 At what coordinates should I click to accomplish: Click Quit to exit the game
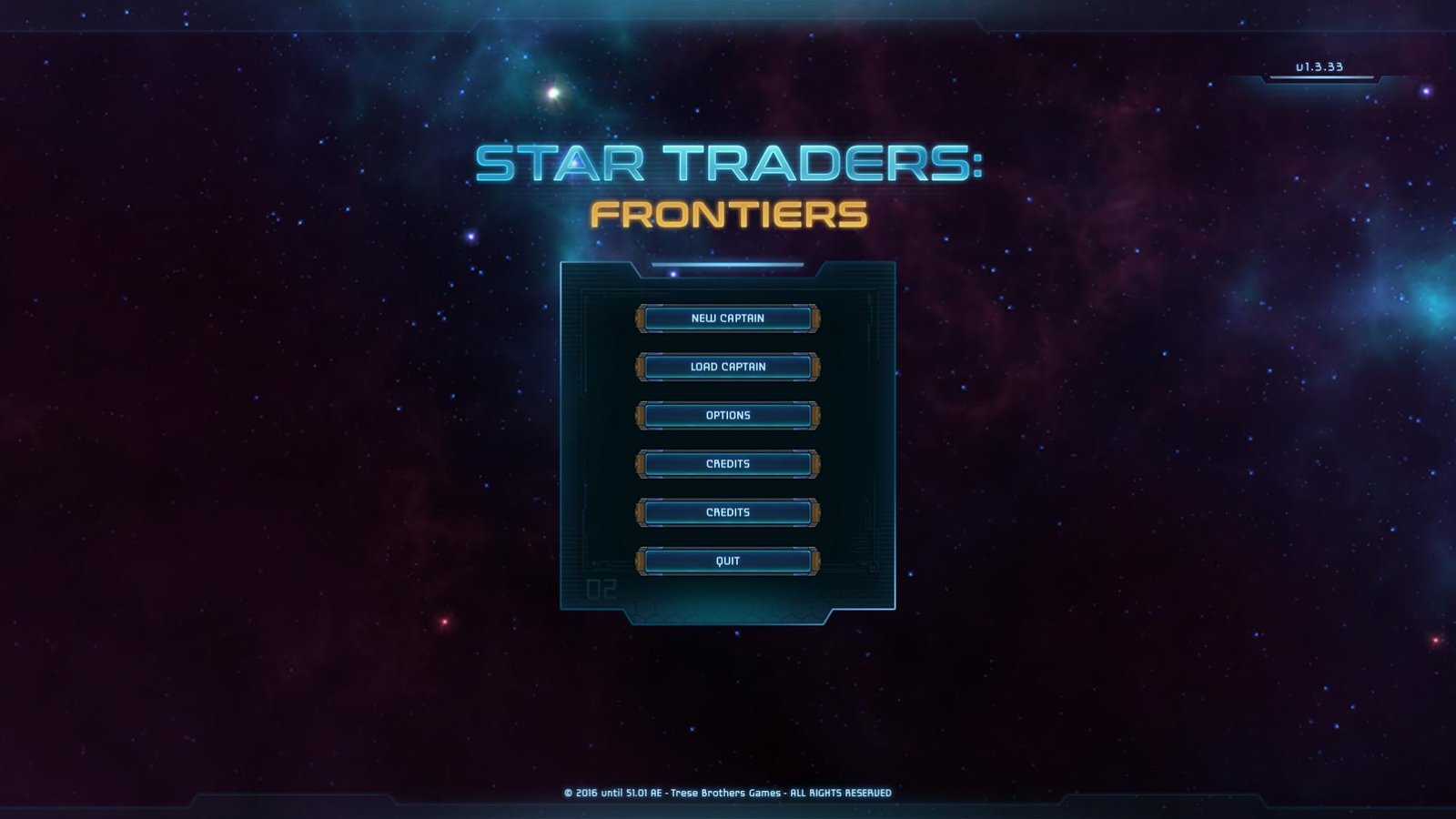[728, 561]
